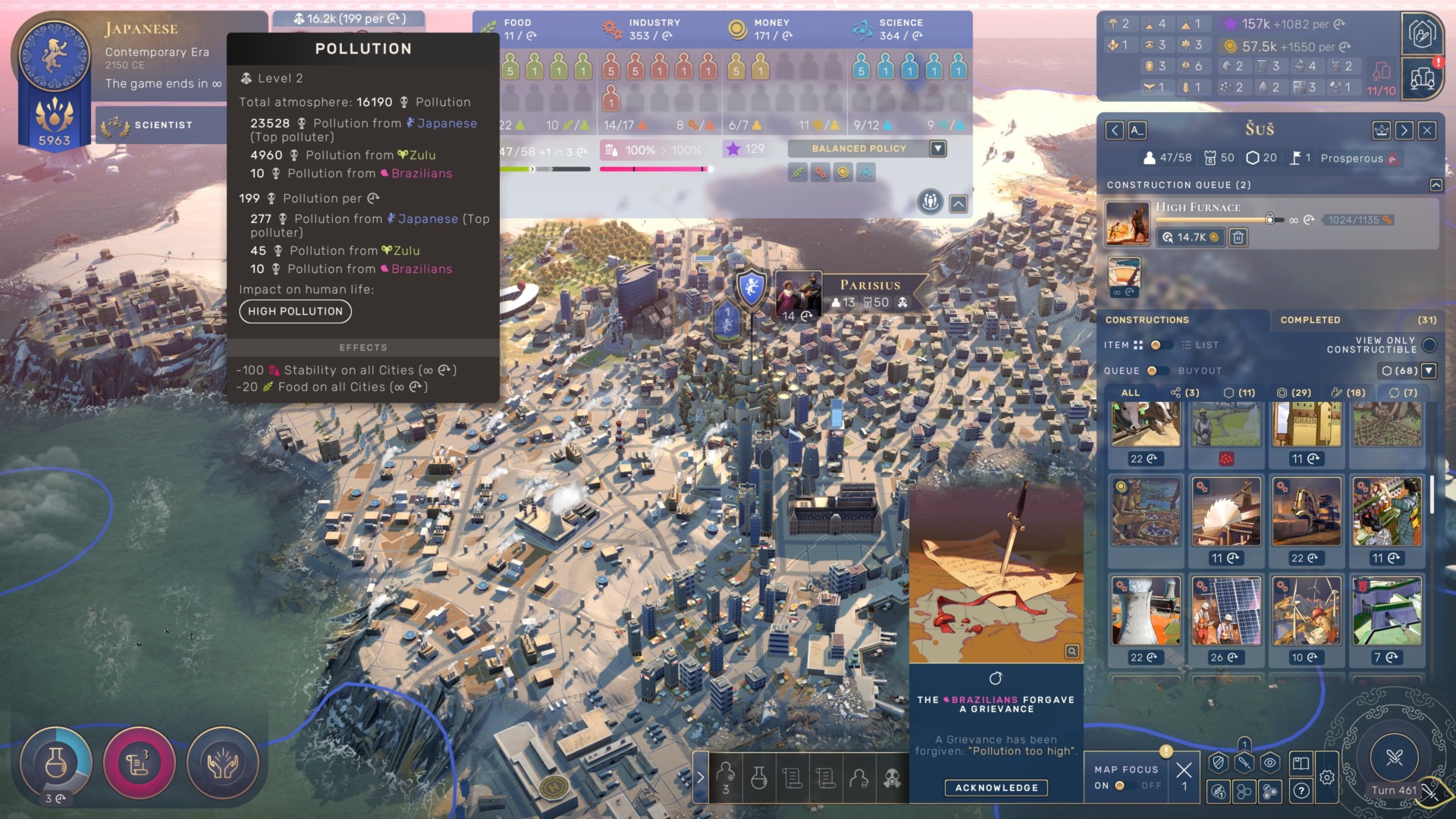Click the End Turn crossed swords button
This screenshot has height=819, width=1456.
coord(1395,758)
